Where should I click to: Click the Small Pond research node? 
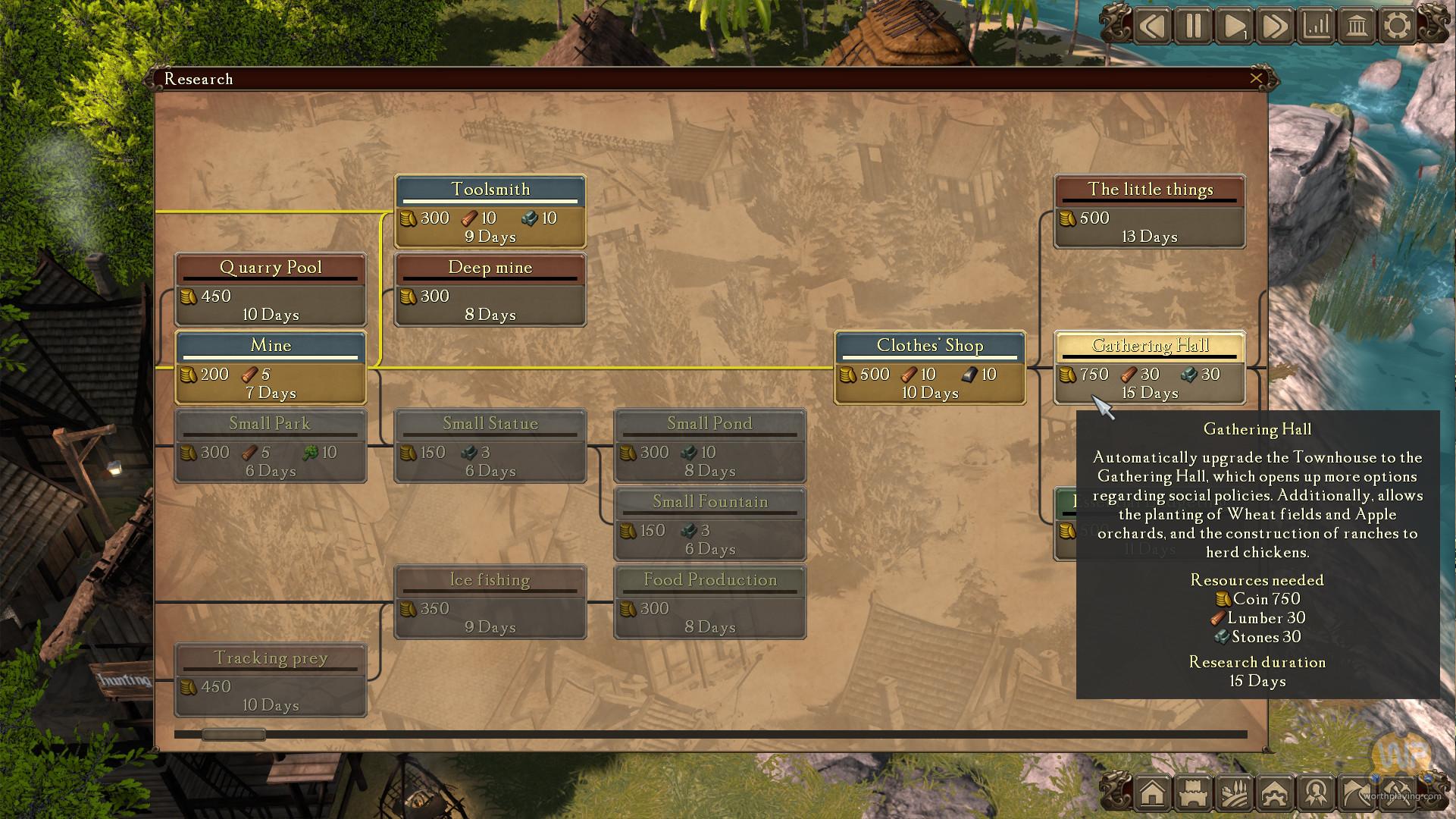pos(709,446)
